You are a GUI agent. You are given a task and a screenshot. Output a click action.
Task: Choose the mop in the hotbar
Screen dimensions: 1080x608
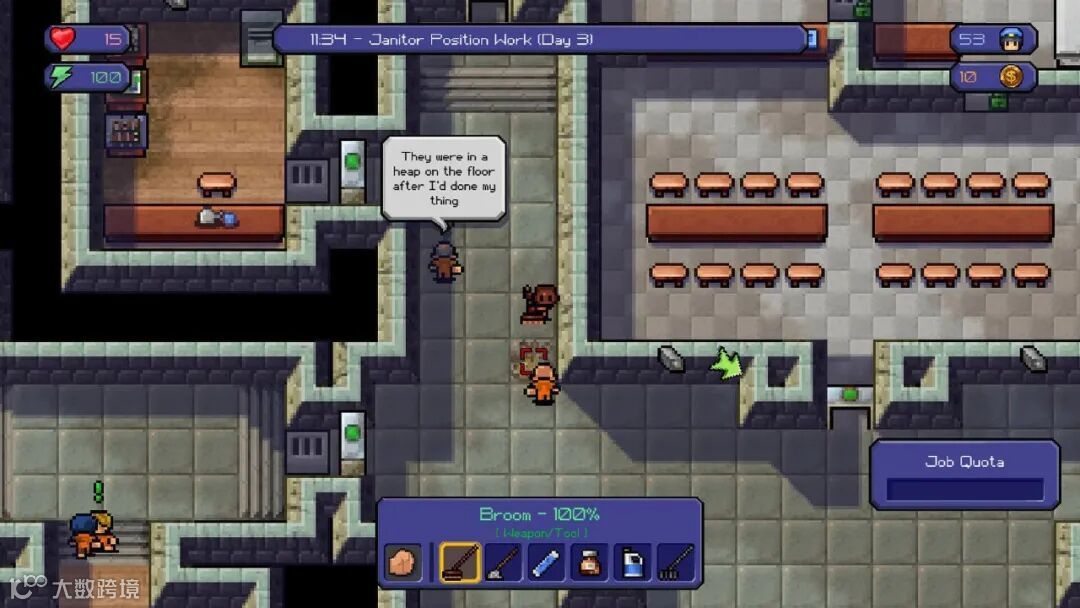click(503, 562)
